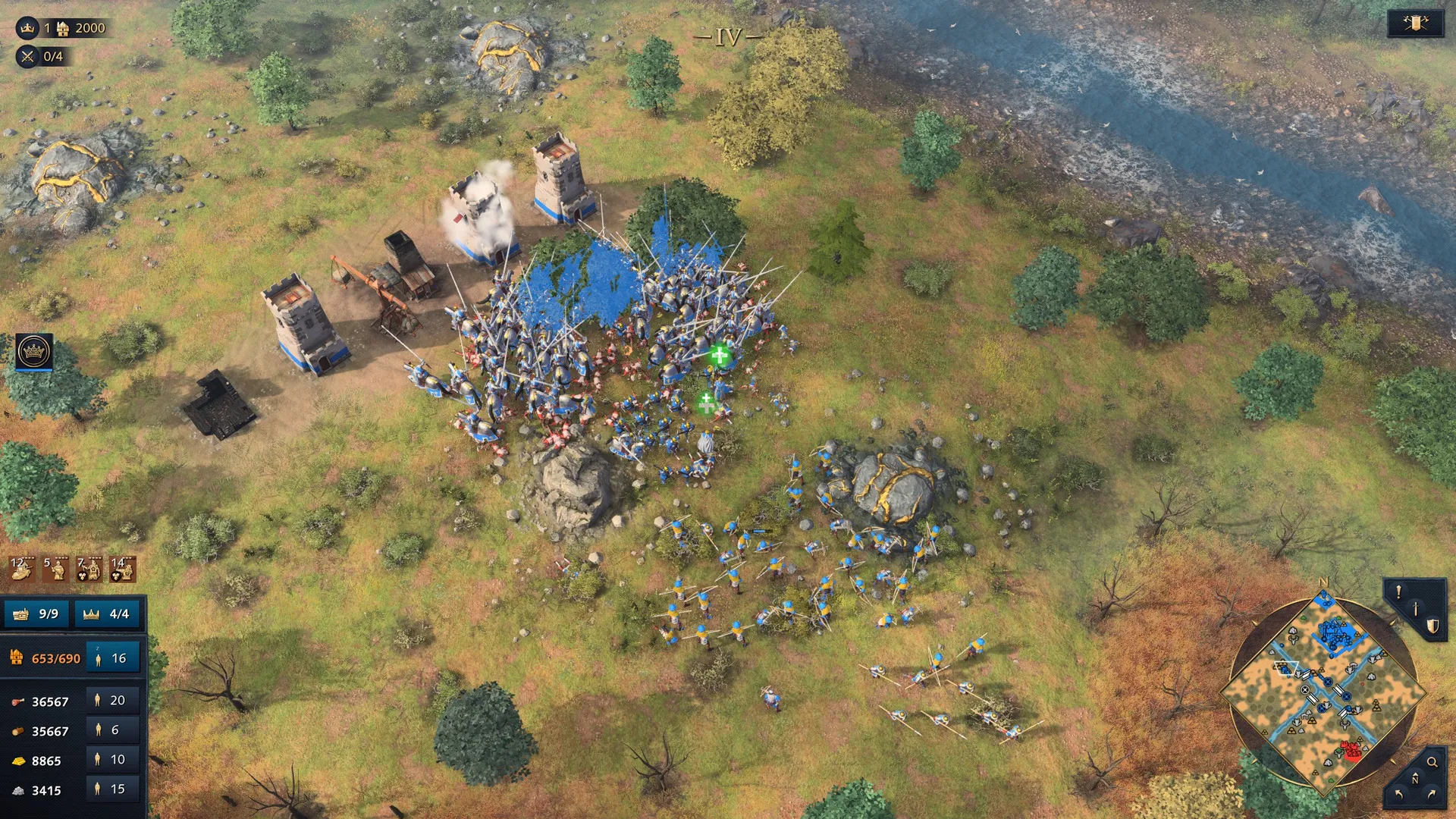Select the control group with 12 units
This screenshot has height=819, width=1456.
click(x=22, y=569)
